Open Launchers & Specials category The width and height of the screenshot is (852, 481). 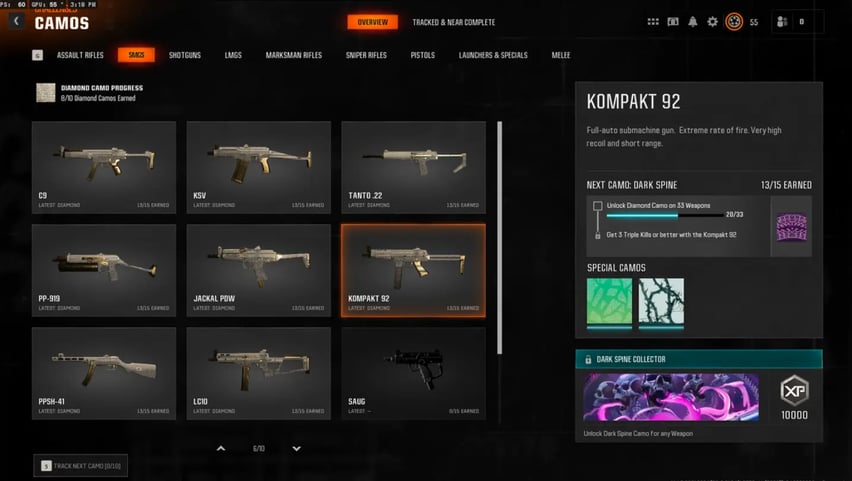(492, 55)
